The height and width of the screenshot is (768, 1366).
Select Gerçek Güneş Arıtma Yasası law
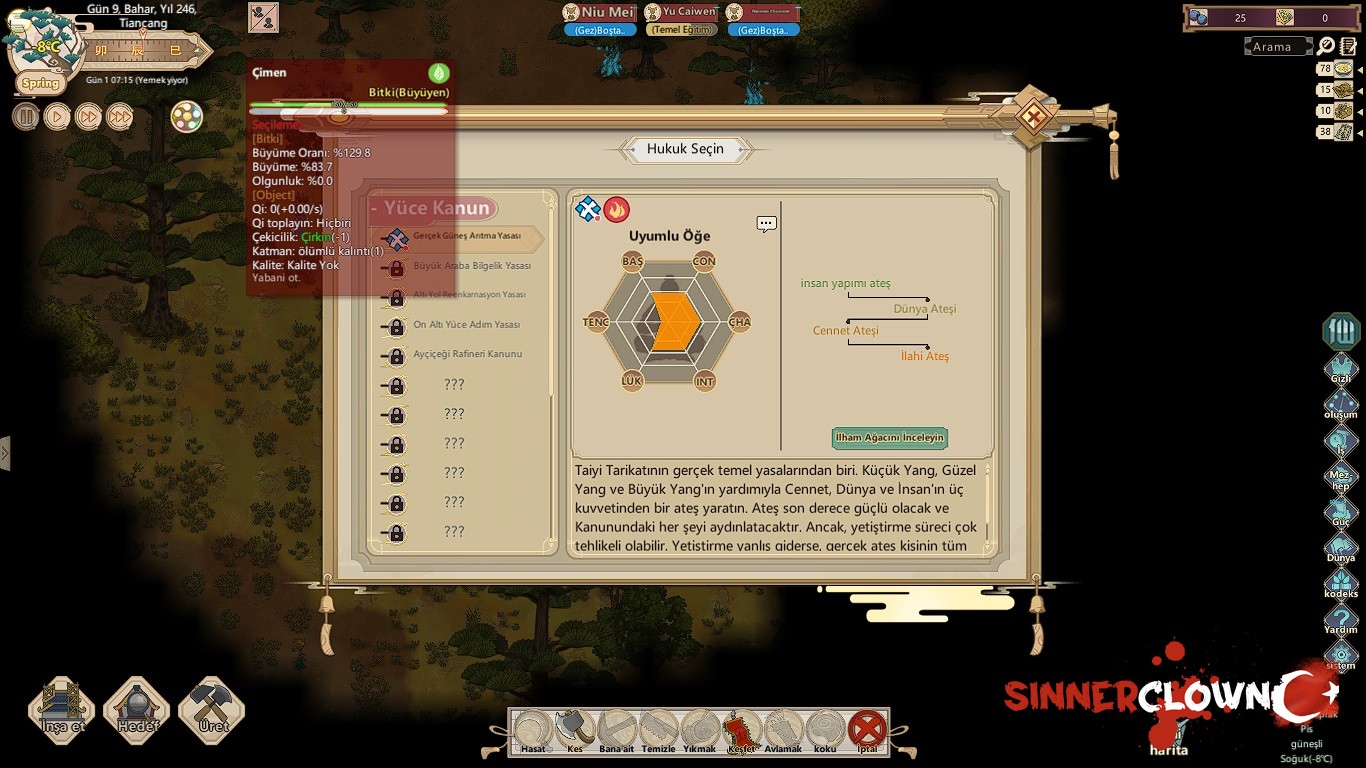466,237
